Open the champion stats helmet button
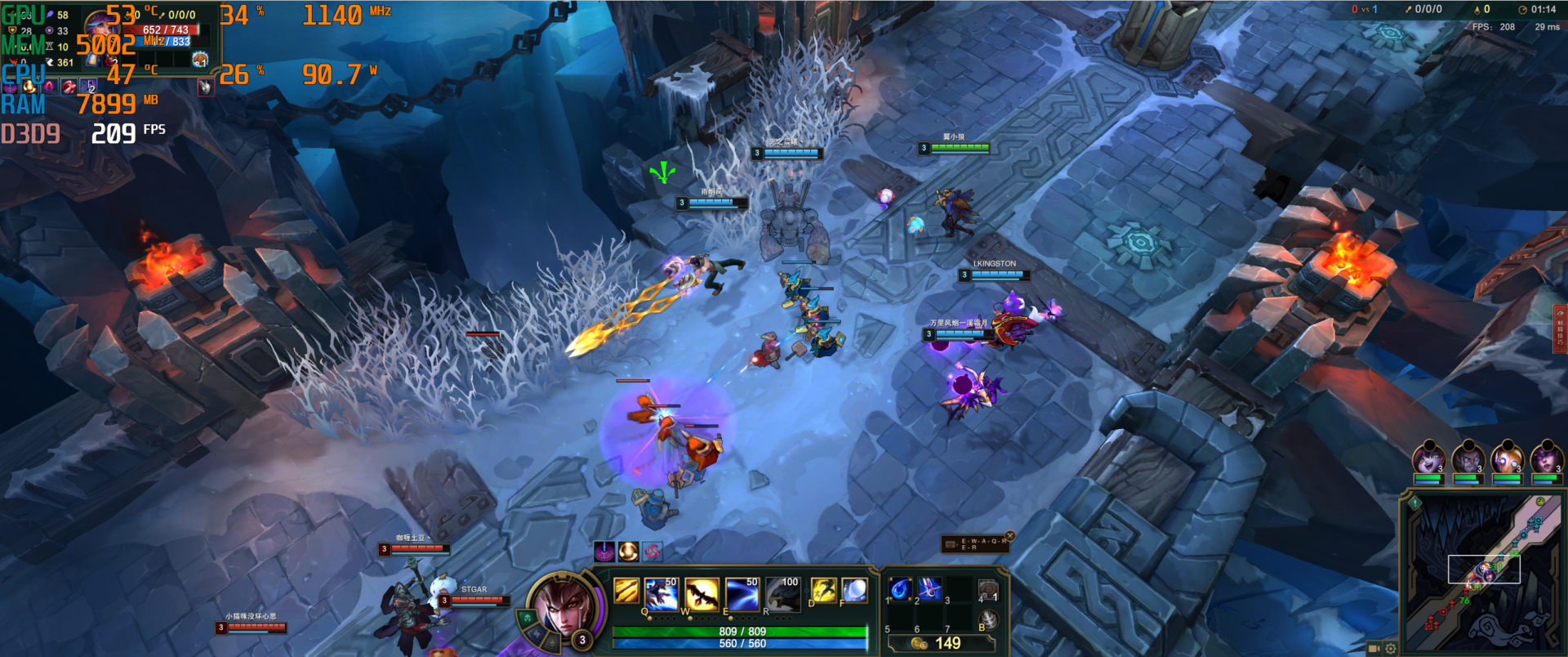1568x657 pixels. point(528,619)
